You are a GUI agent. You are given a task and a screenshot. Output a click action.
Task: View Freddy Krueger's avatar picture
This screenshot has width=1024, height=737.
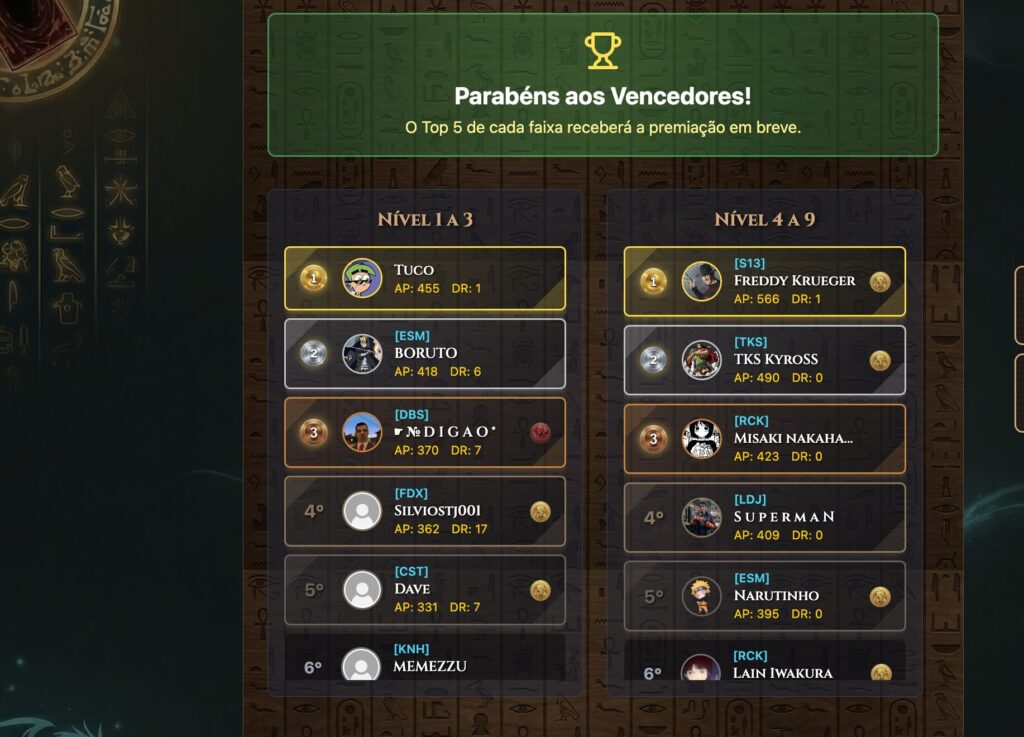702,282
